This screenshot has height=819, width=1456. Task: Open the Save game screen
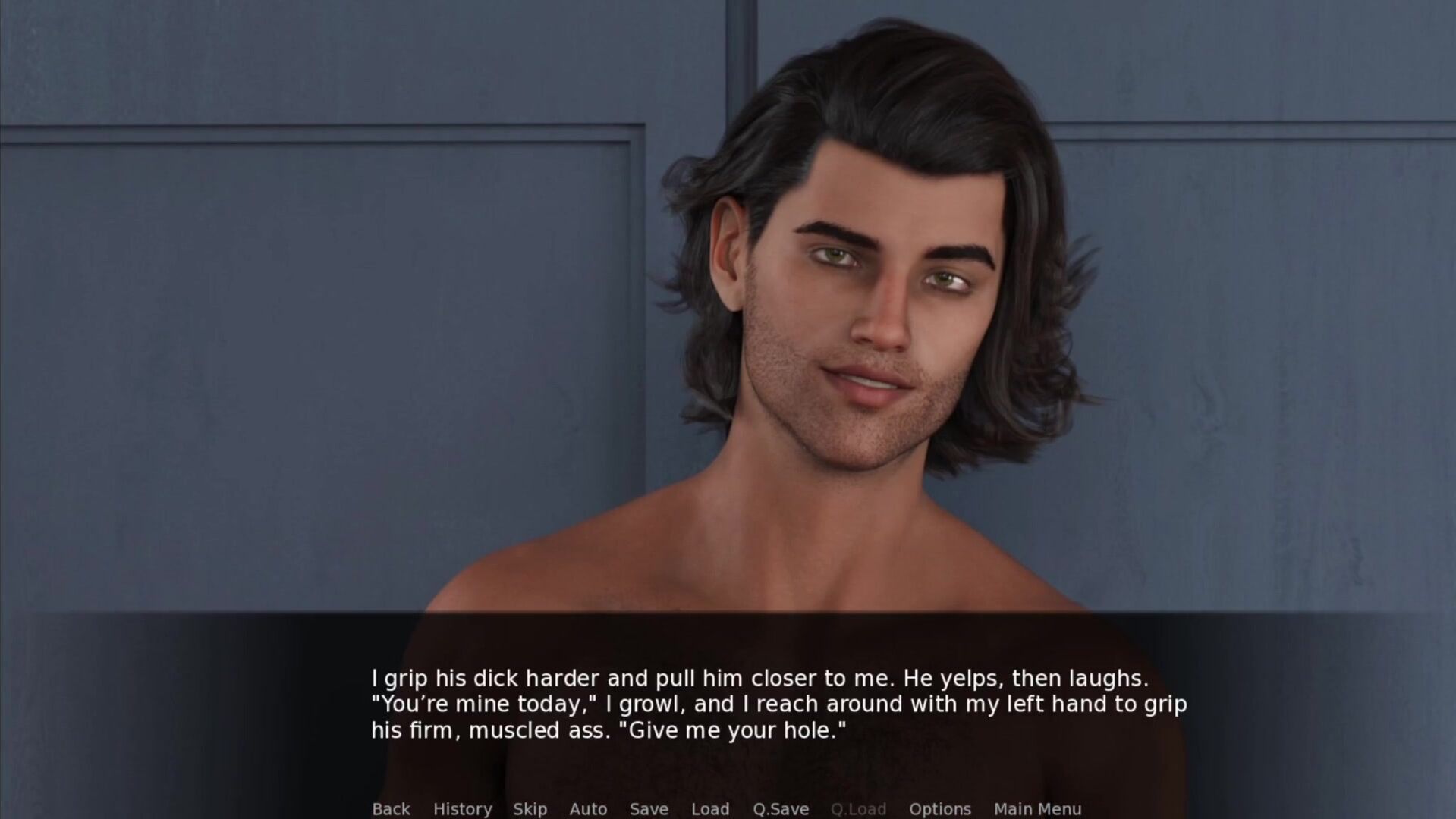click(649, 808)
